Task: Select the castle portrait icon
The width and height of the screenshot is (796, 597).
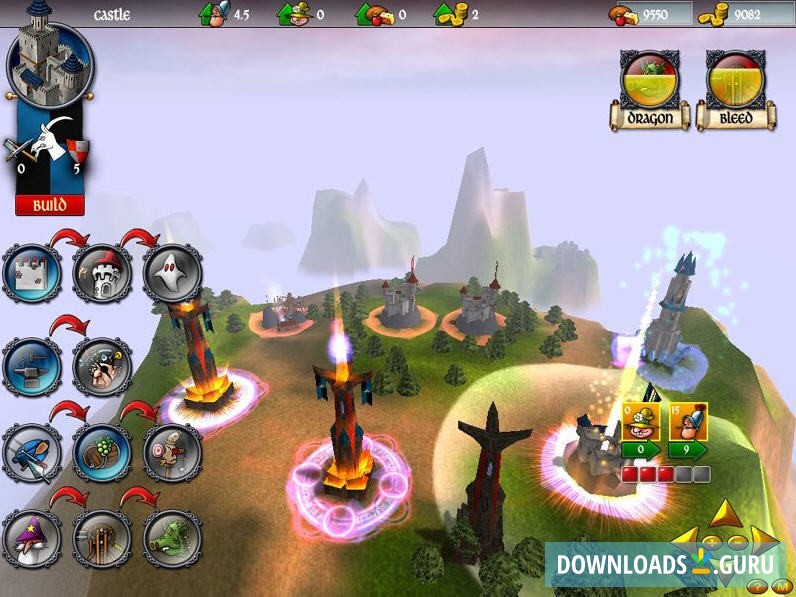Action: point(49,63)
